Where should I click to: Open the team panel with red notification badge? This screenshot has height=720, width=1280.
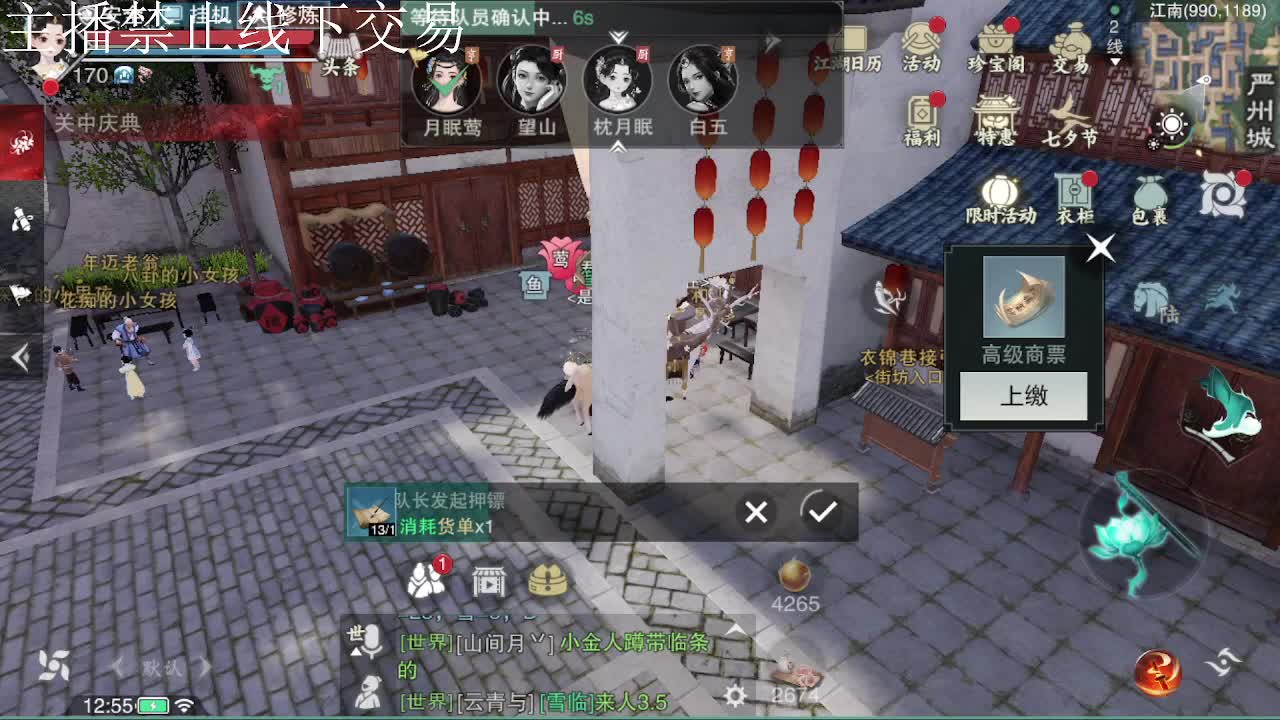pos(428,582)
